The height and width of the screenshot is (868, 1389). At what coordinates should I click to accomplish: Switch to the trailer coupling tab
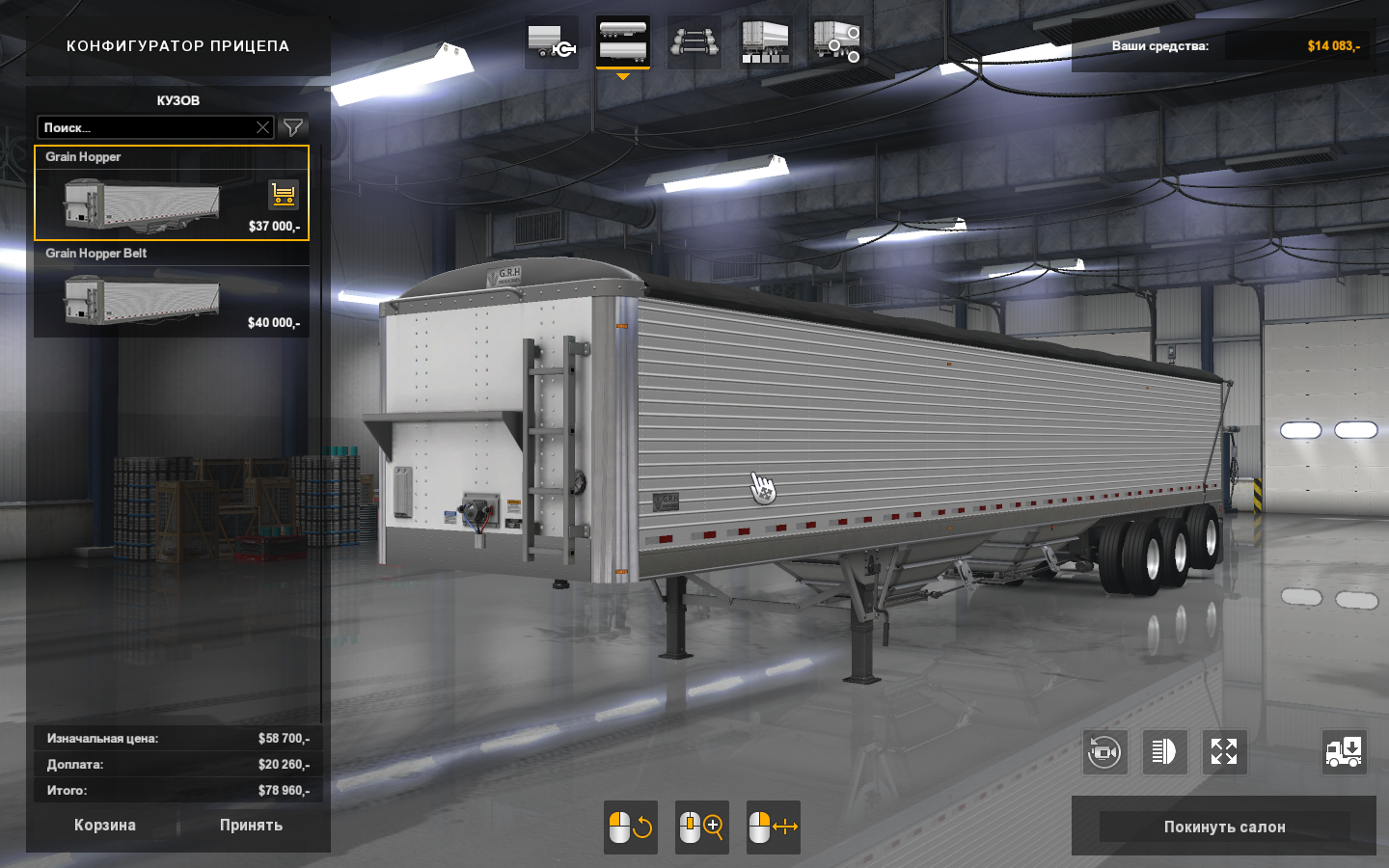point(552,42)
